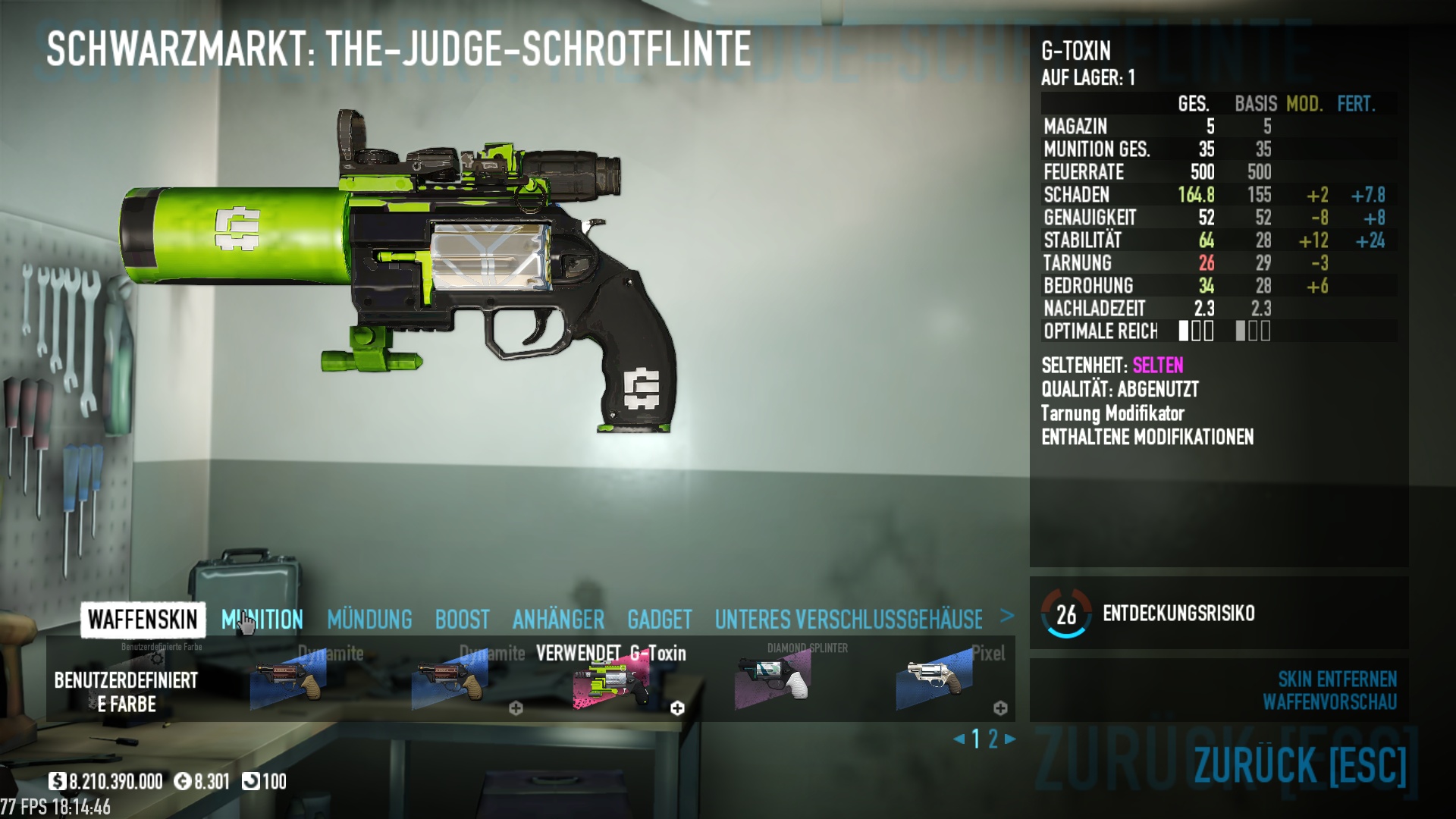
Task: Click the previous page arrow
Action: tap(959, 739)
